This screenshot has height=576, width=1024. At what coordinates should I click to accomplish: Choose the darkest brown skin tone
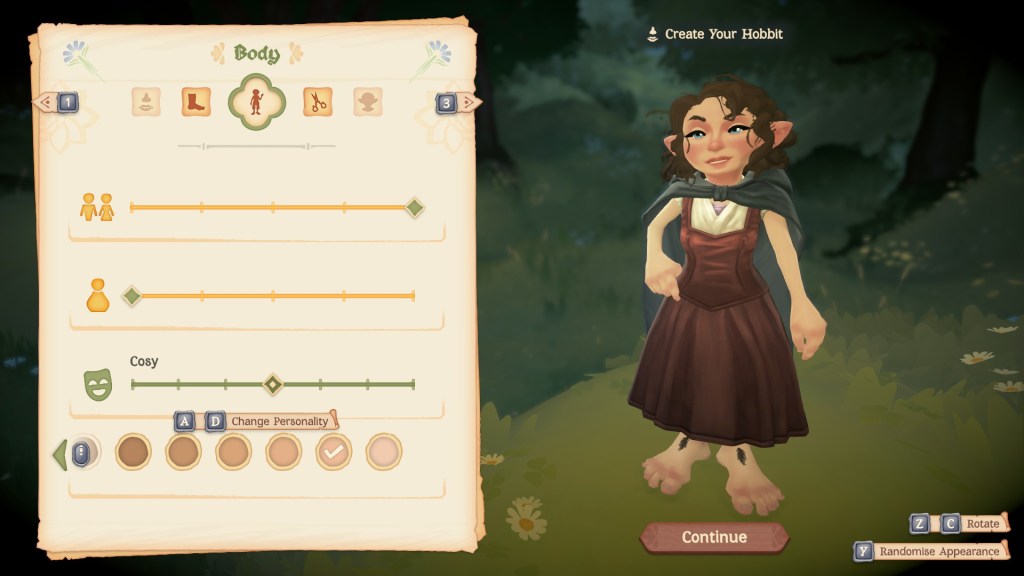pyautogui.click(x=133, y=452)
